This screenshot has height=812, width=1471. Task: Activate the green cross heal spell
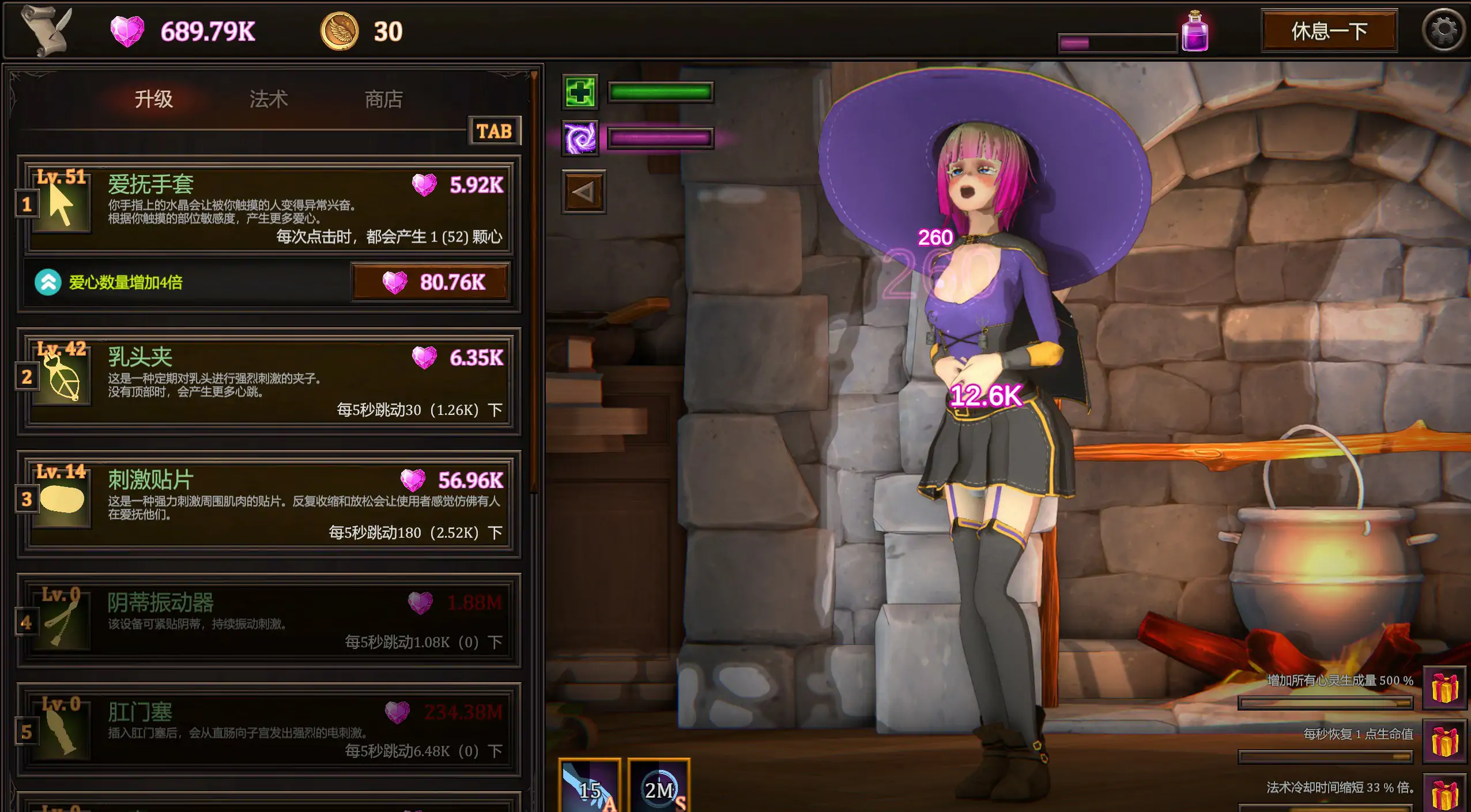pos(580,92)
